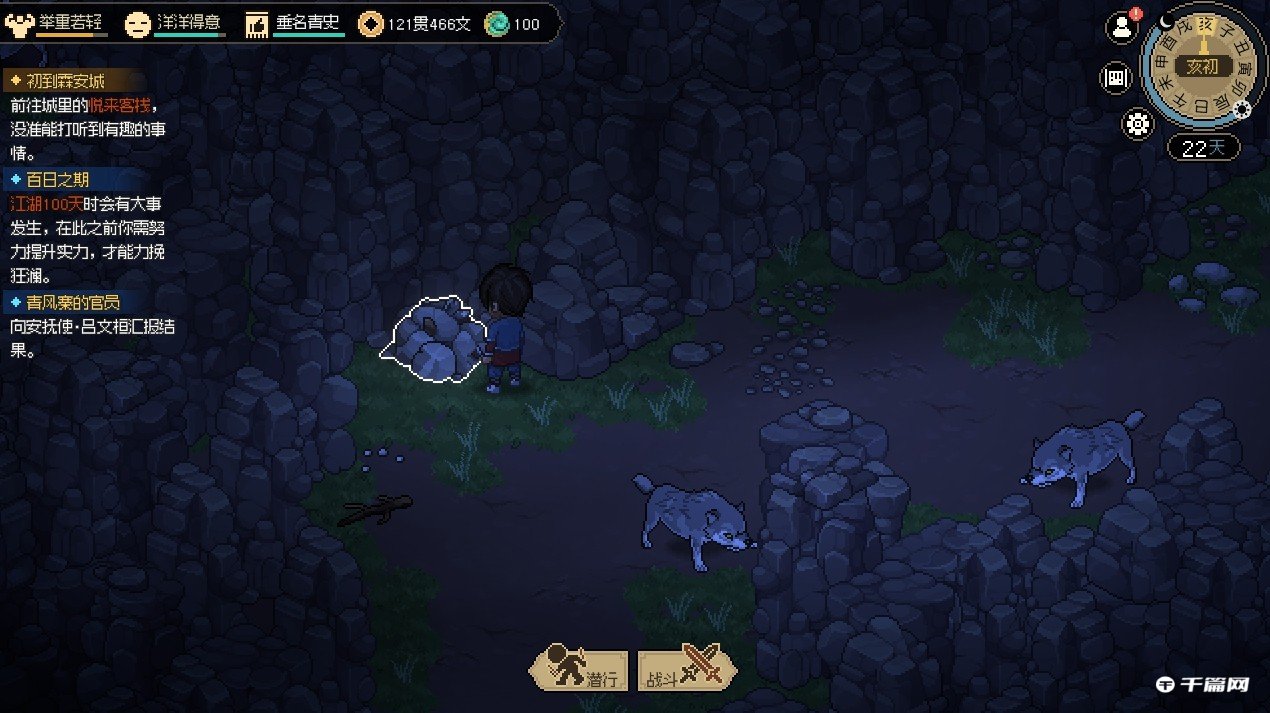Viewport: 1270px width, 713px height.
Task: Click the green jade currency icon
Action: [x=496, y=24]
